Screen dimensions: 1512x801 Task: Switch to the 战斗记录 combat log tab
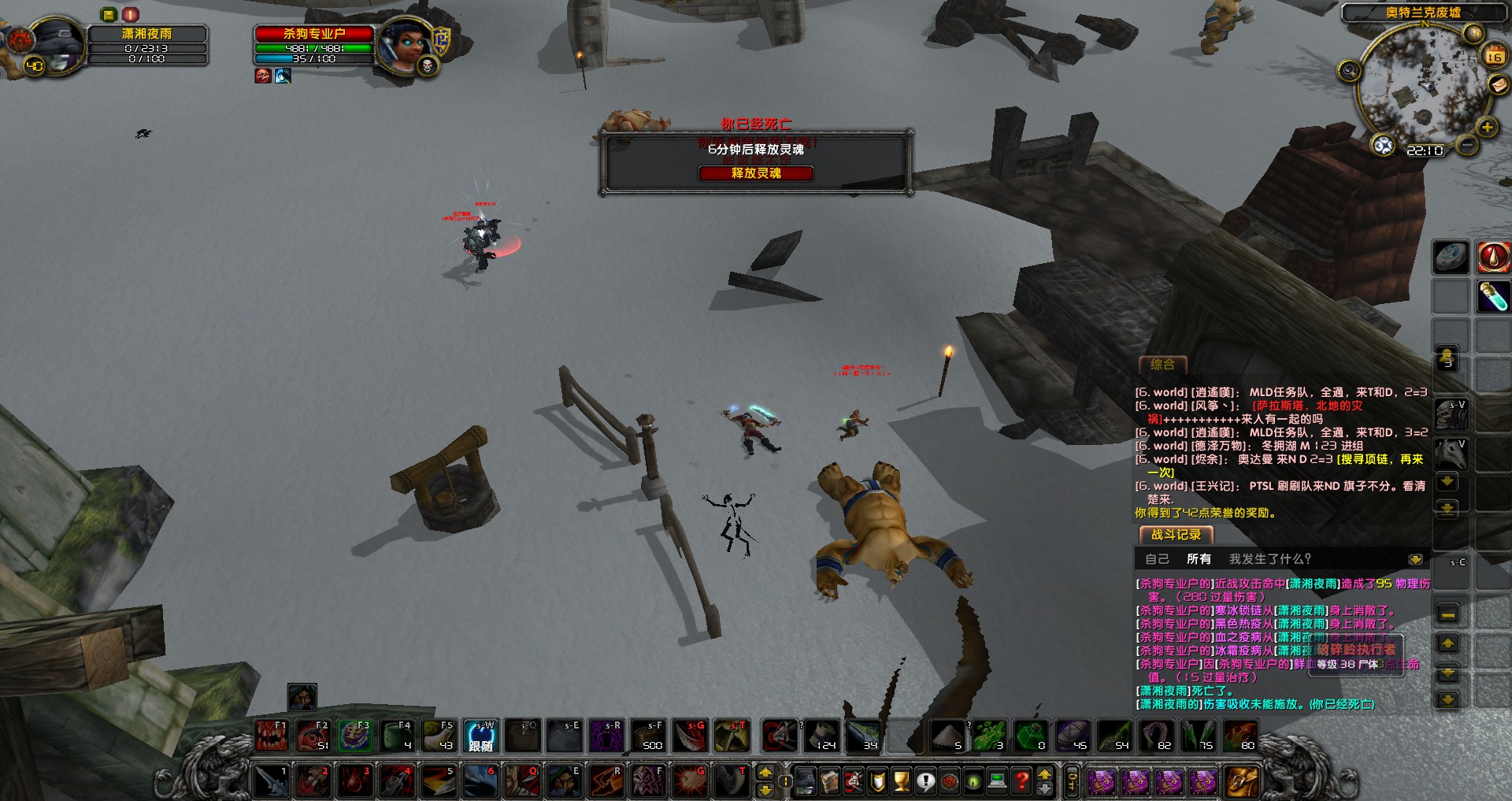pyautogui.click(x=1176, y=535)
